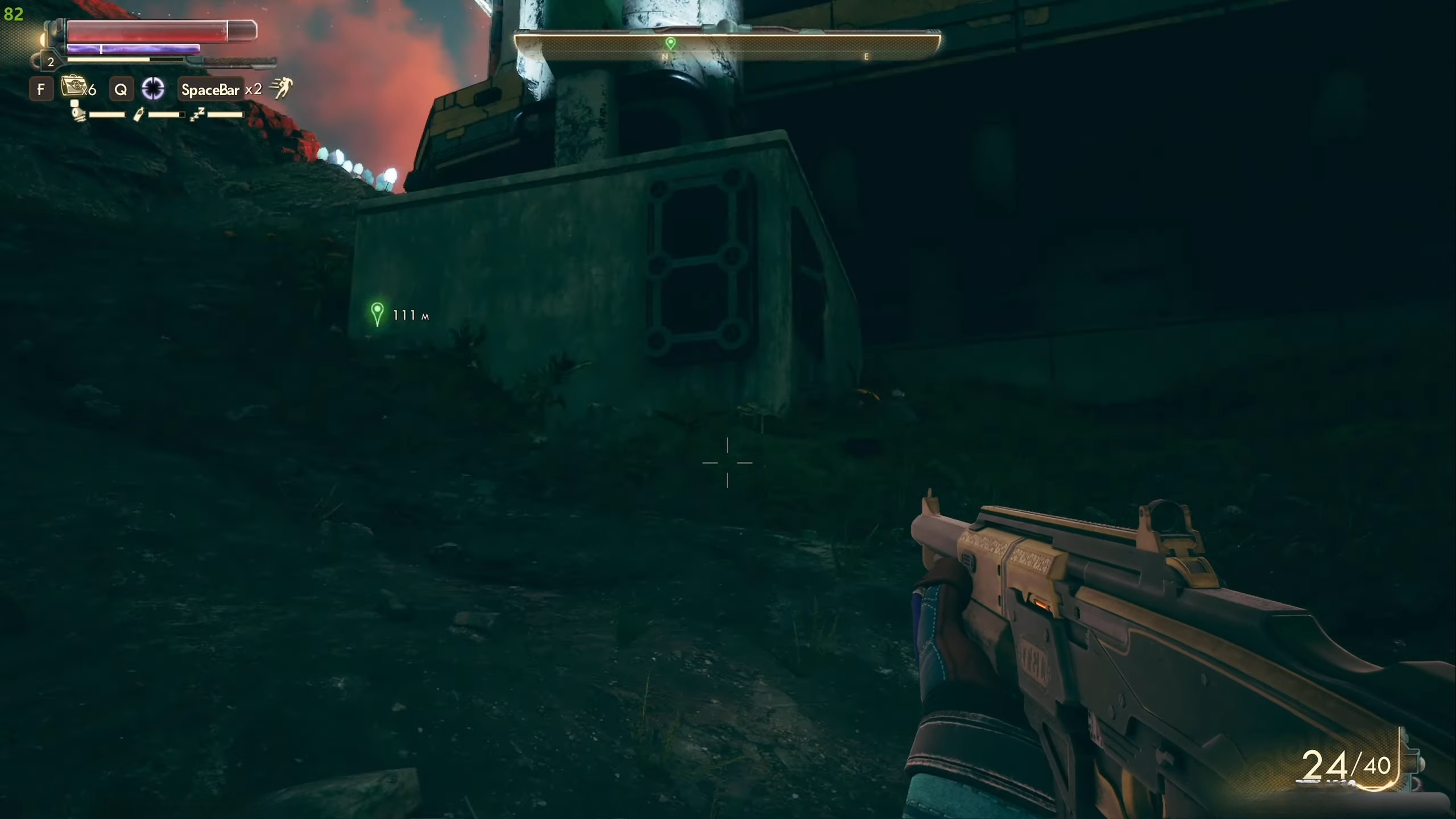Open the level 2 character badge
Screen dimensions: 1456x819
tap(51, 62)
